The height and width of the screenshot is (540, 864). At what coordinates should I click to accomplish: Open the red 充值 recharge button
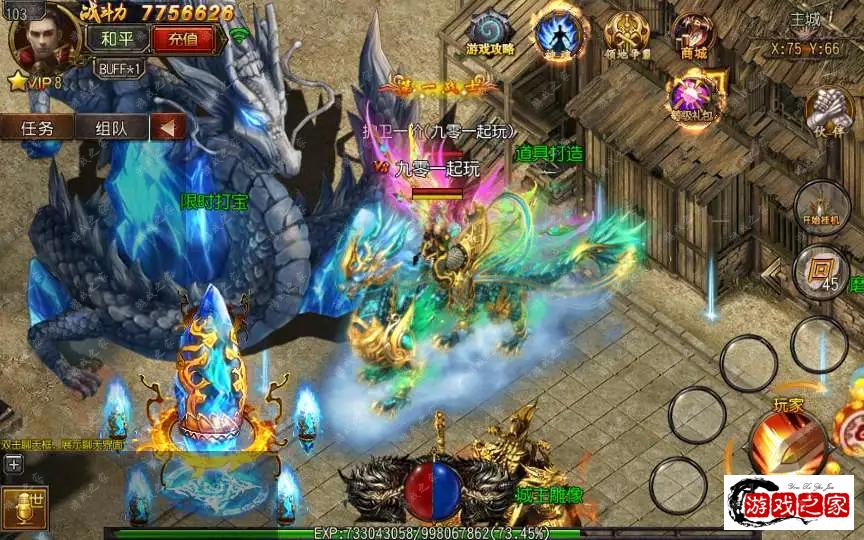tap(183, 40)
